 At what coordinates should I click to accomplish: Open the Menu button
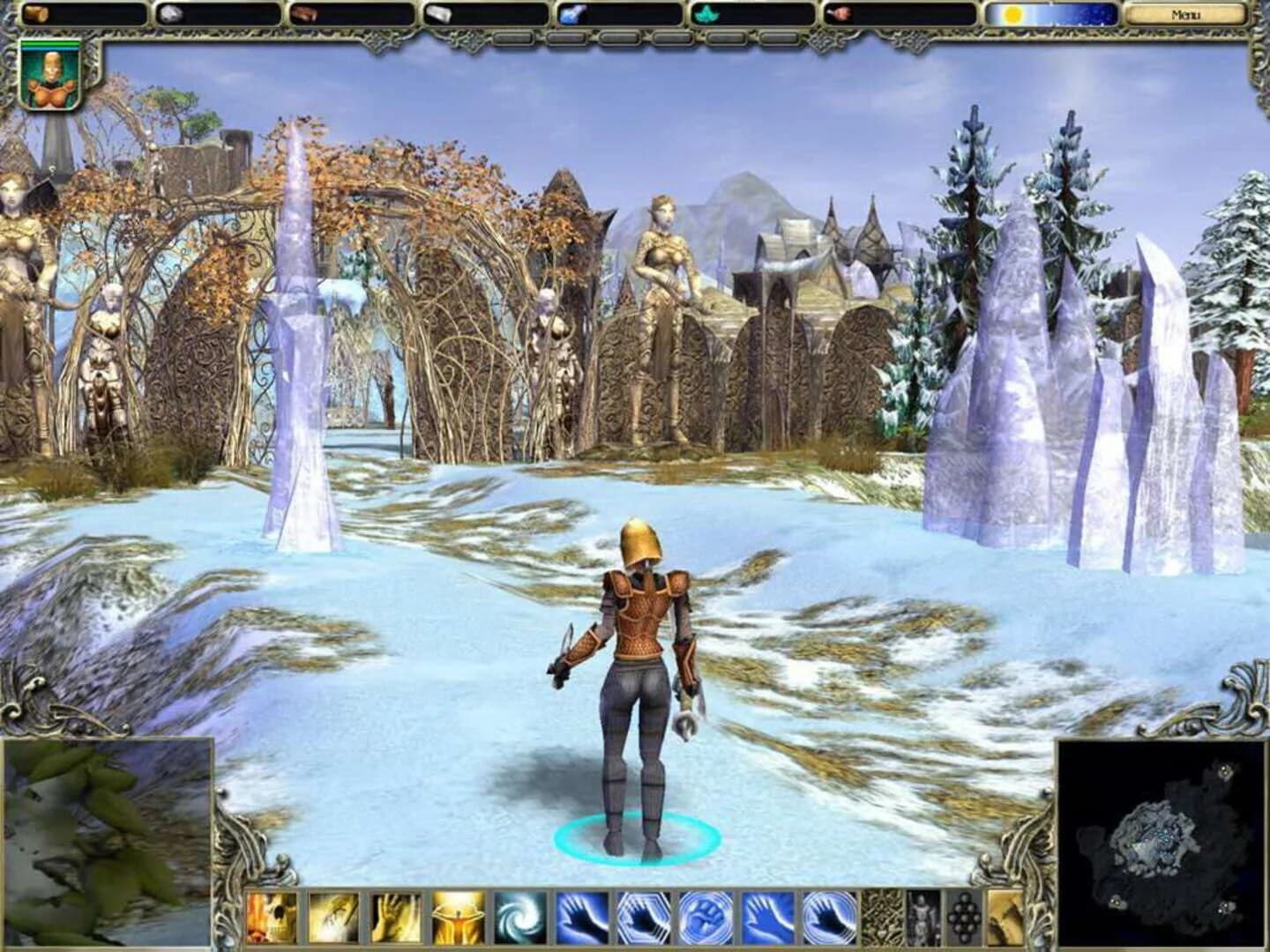pyautogui.click(x=1186, y=14)
